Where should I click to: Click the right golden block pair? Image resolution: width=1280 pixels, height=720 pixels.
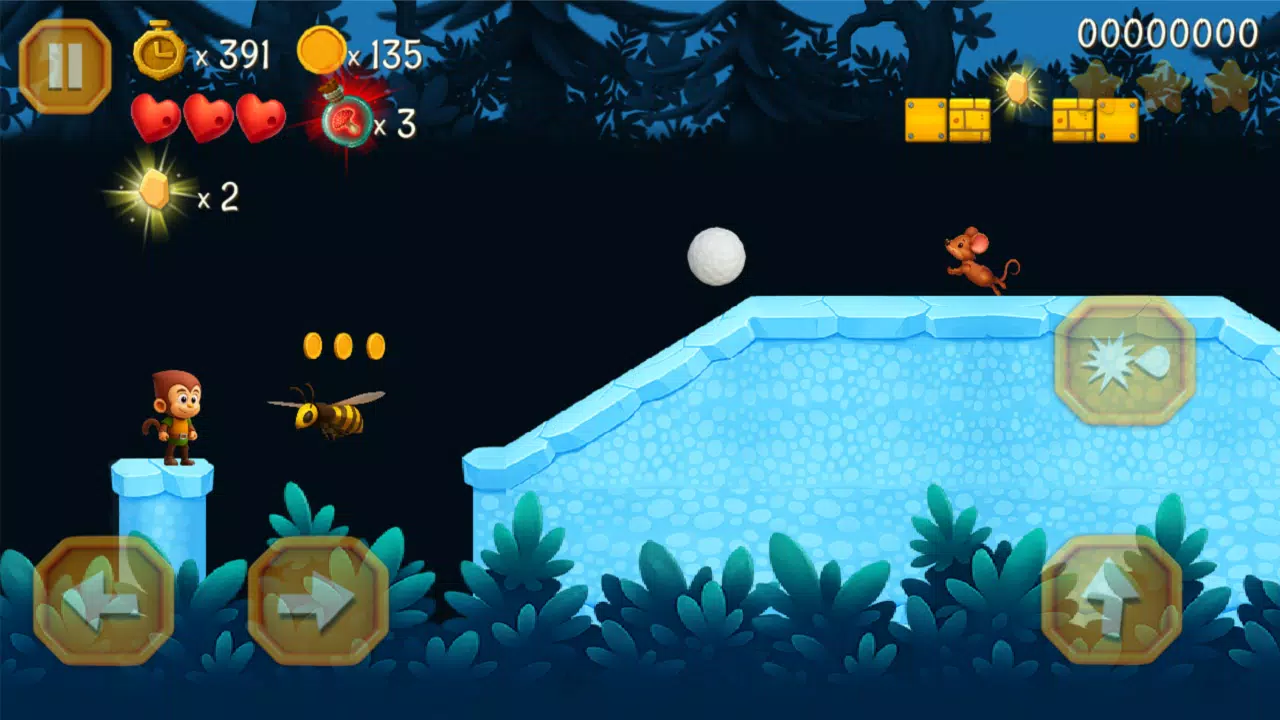[x=1095, y=120]
